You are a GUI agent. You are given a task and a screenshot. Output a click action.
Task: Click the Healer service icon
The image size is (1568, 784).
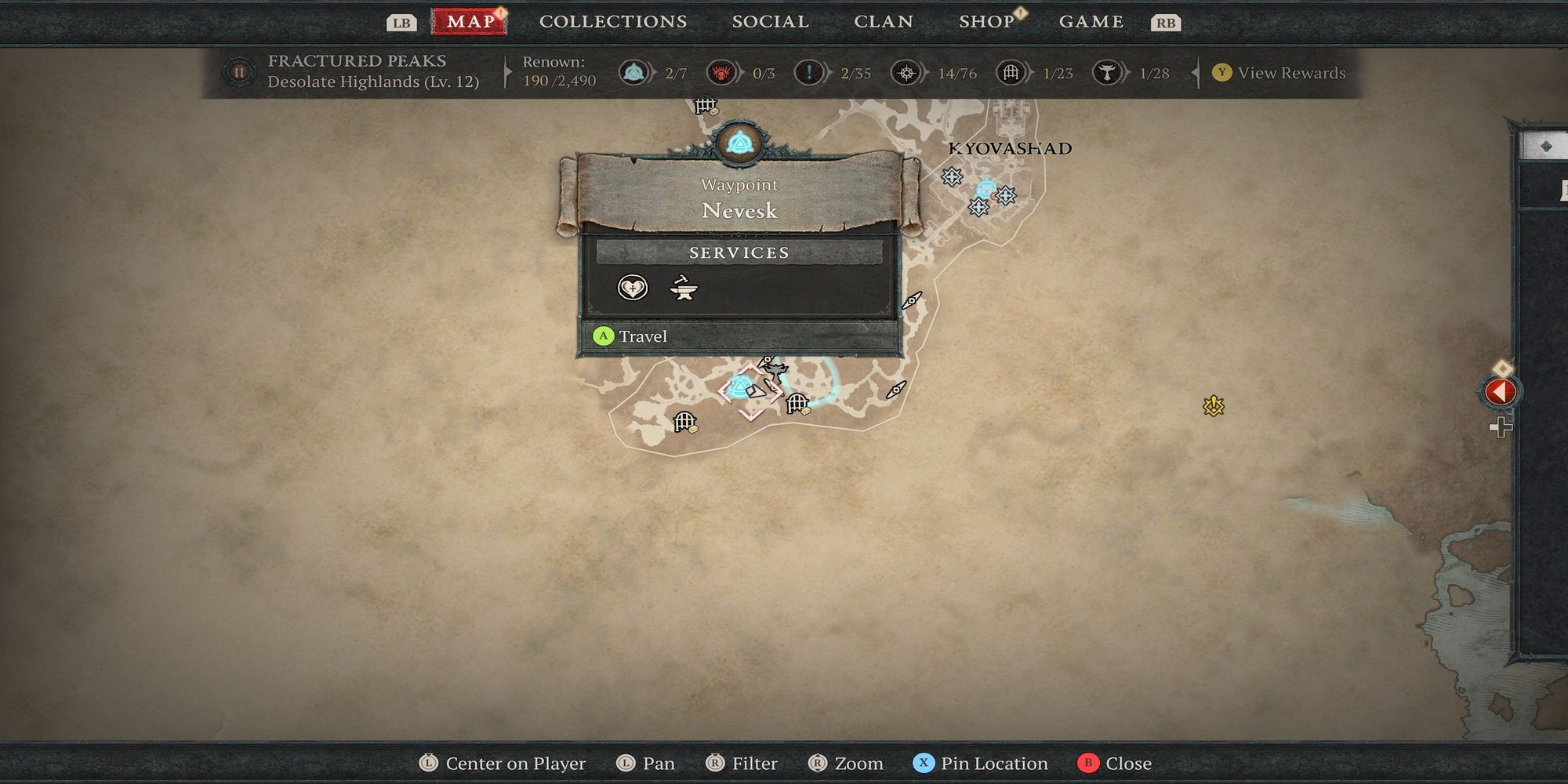pyautogui.click(x=631, y=289)
